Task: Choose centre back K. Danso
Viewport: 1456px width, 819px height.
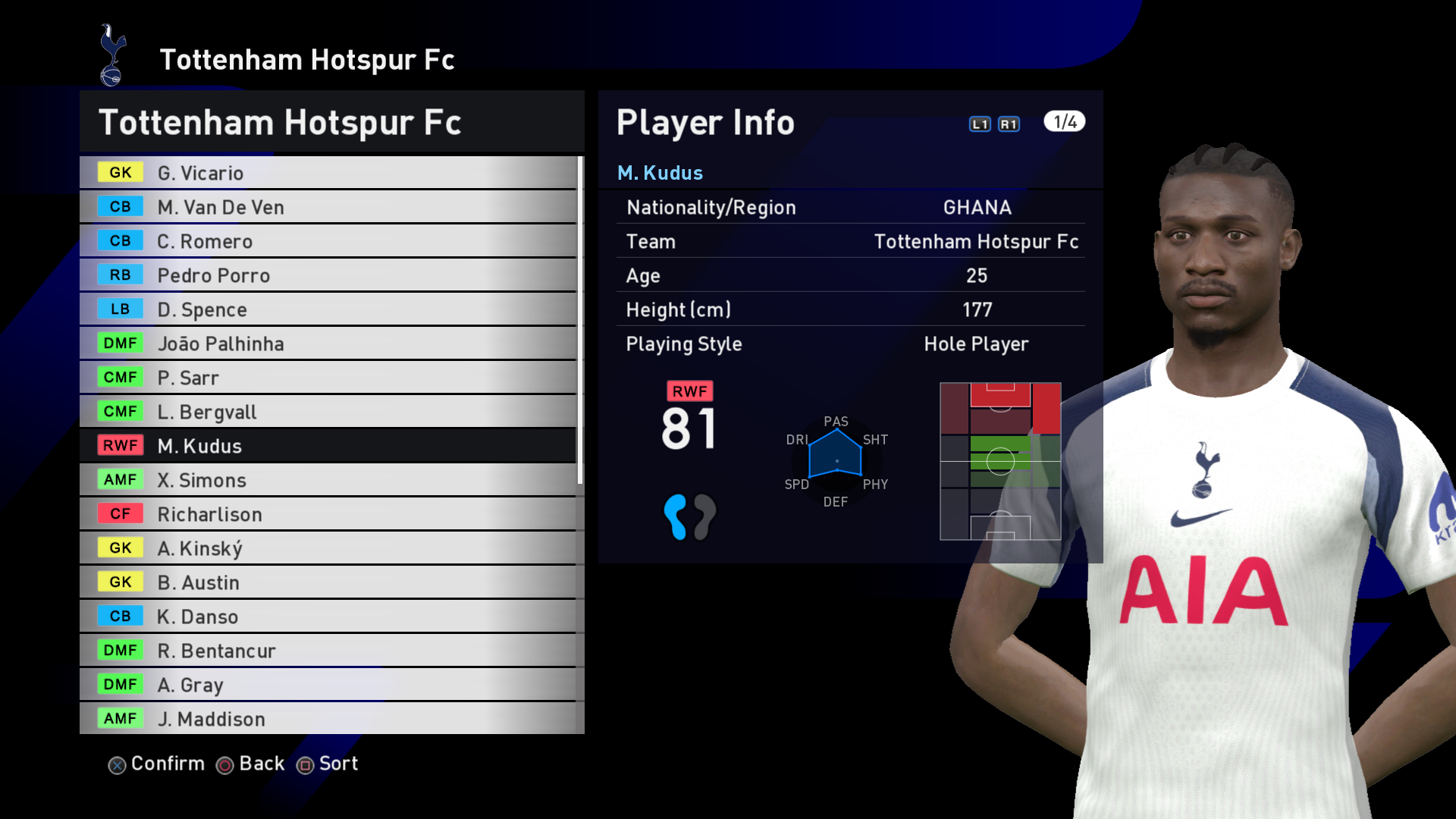Action: point(328,617)
